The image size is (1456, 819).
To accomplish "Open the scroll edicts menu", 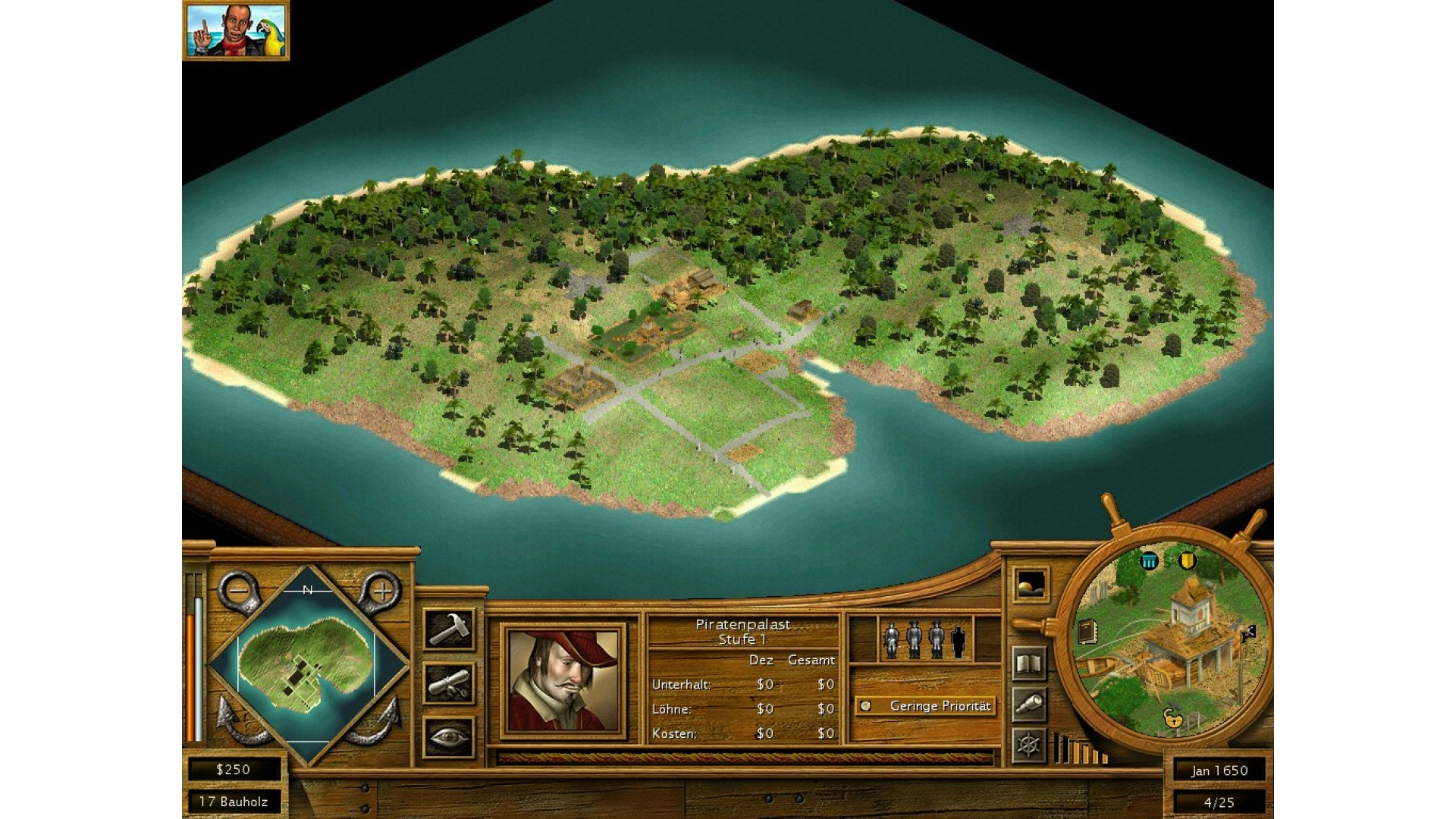I will click(x=449, y=683).
